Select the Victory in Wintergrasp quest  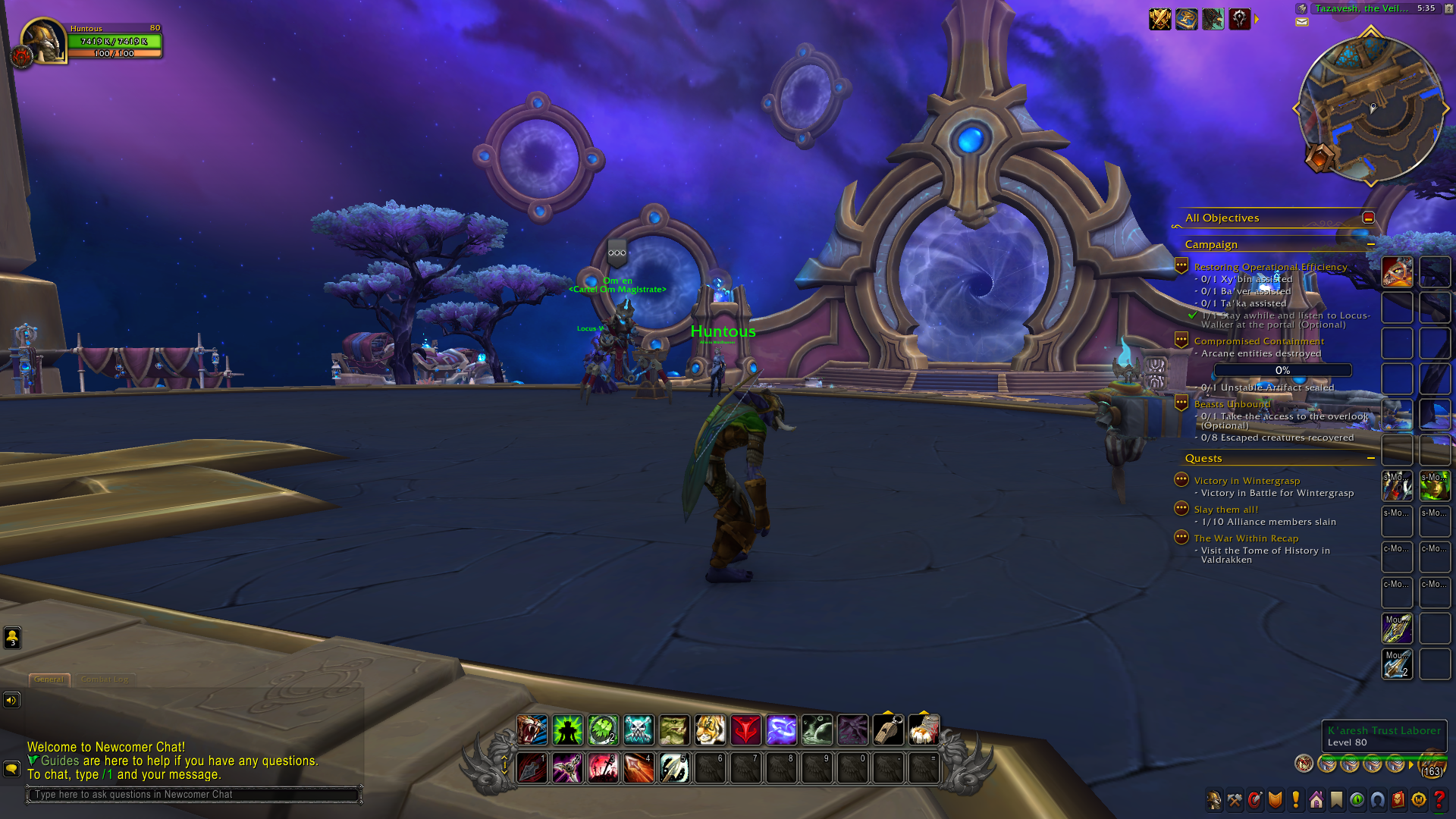pos(1247,481)
